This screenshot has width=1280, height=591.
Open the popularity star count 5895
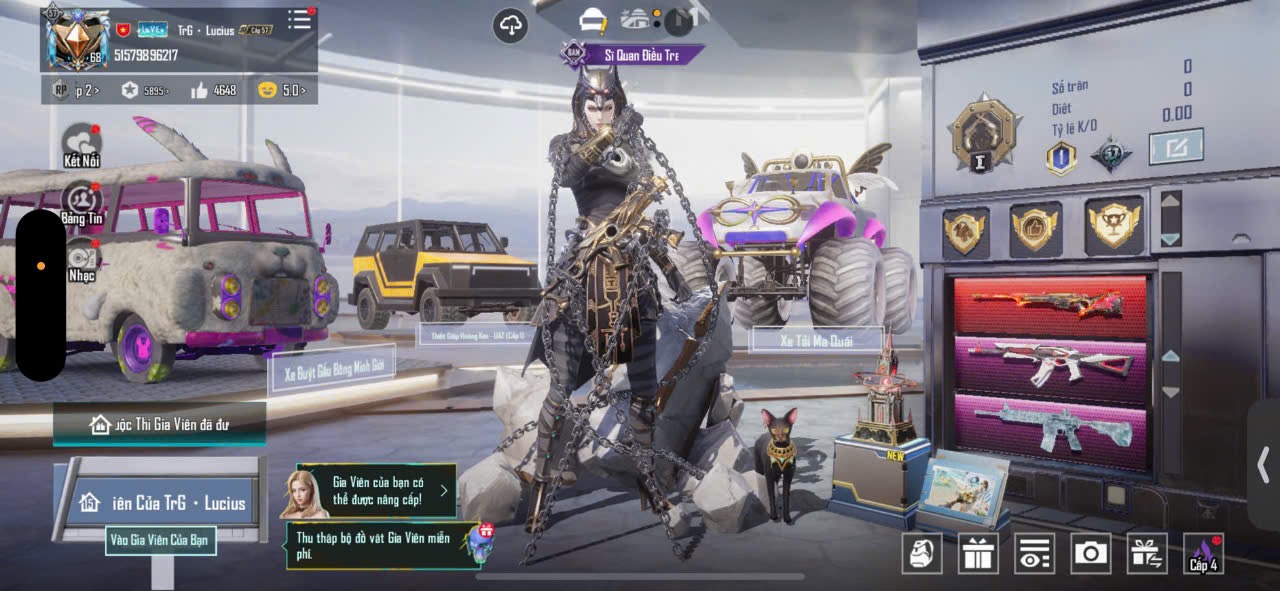point(145,90)
